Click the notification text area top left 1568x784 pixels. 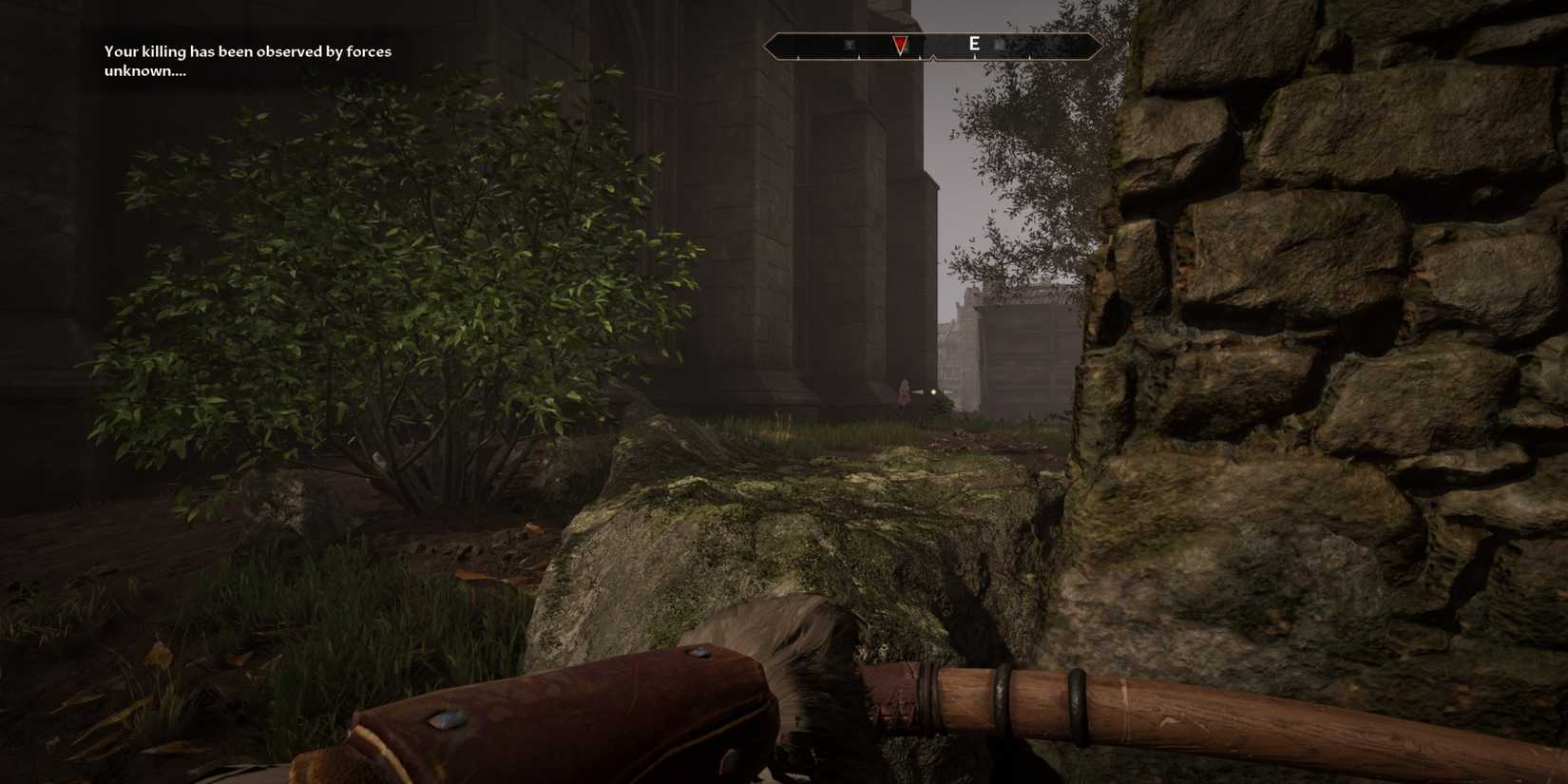(247, 60)
